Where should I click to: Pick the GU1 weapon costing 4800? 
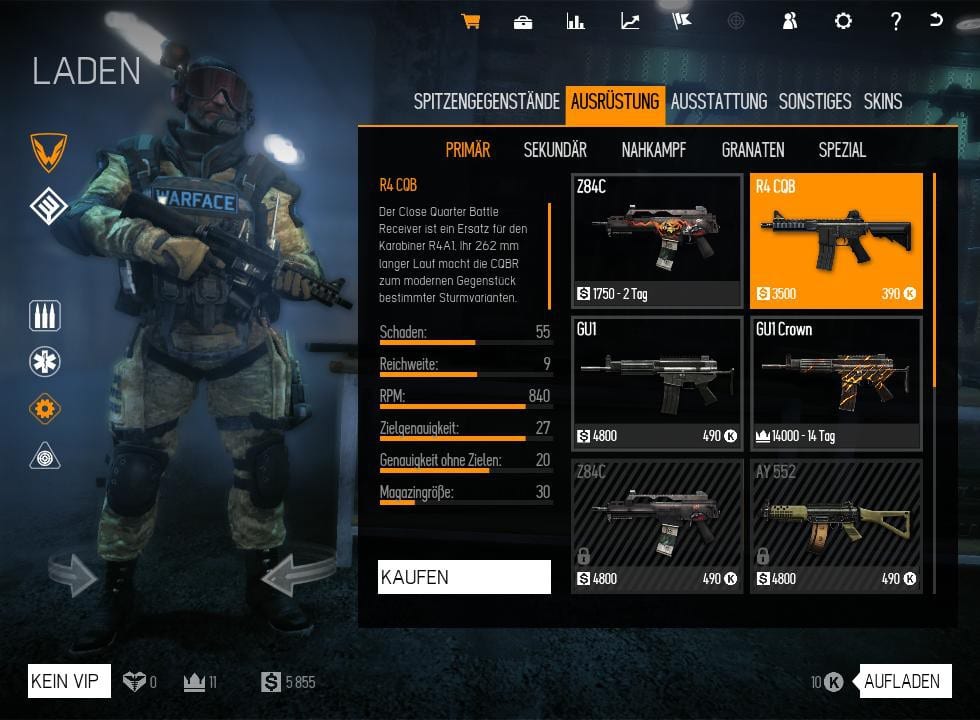pos(657,383)
